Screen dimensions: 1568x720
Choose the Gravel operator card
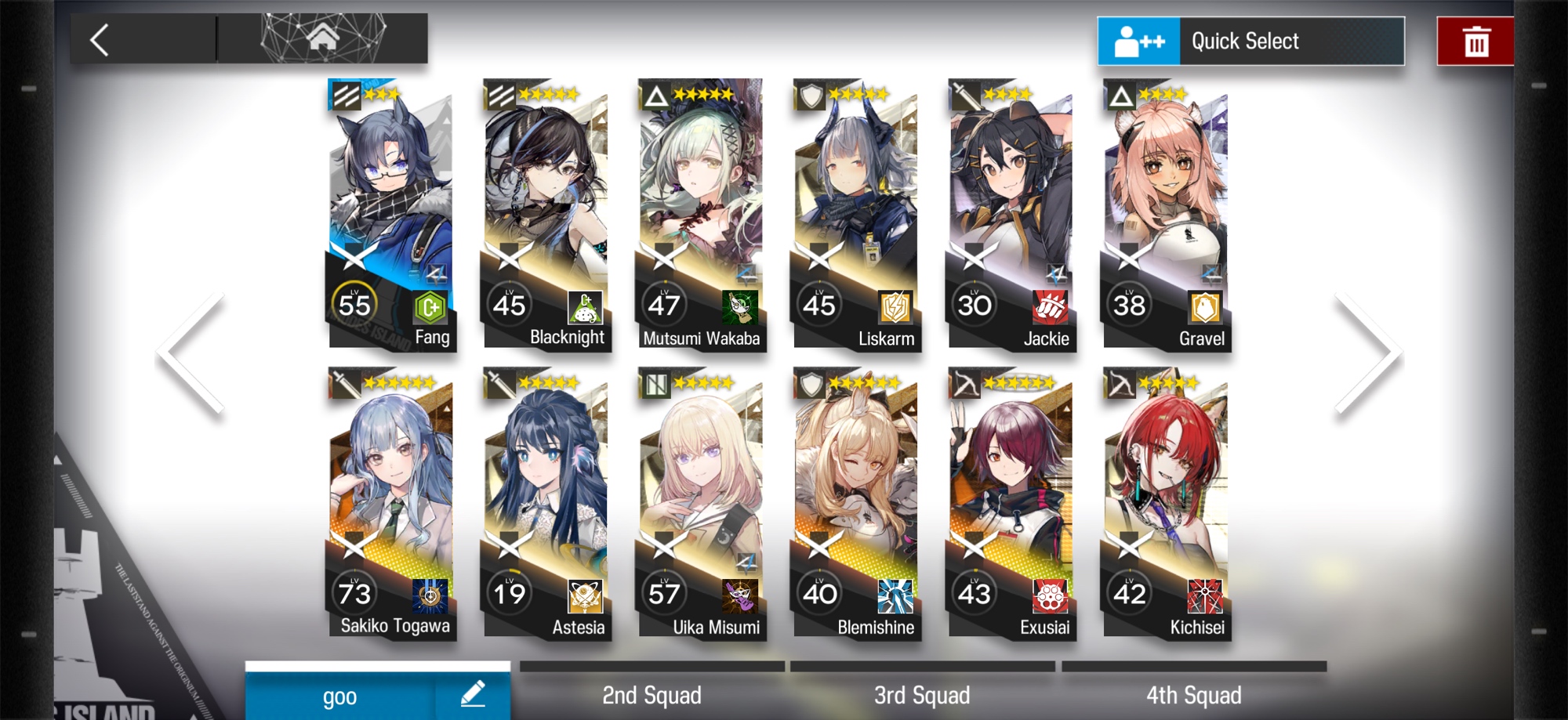pos(1166,212)
